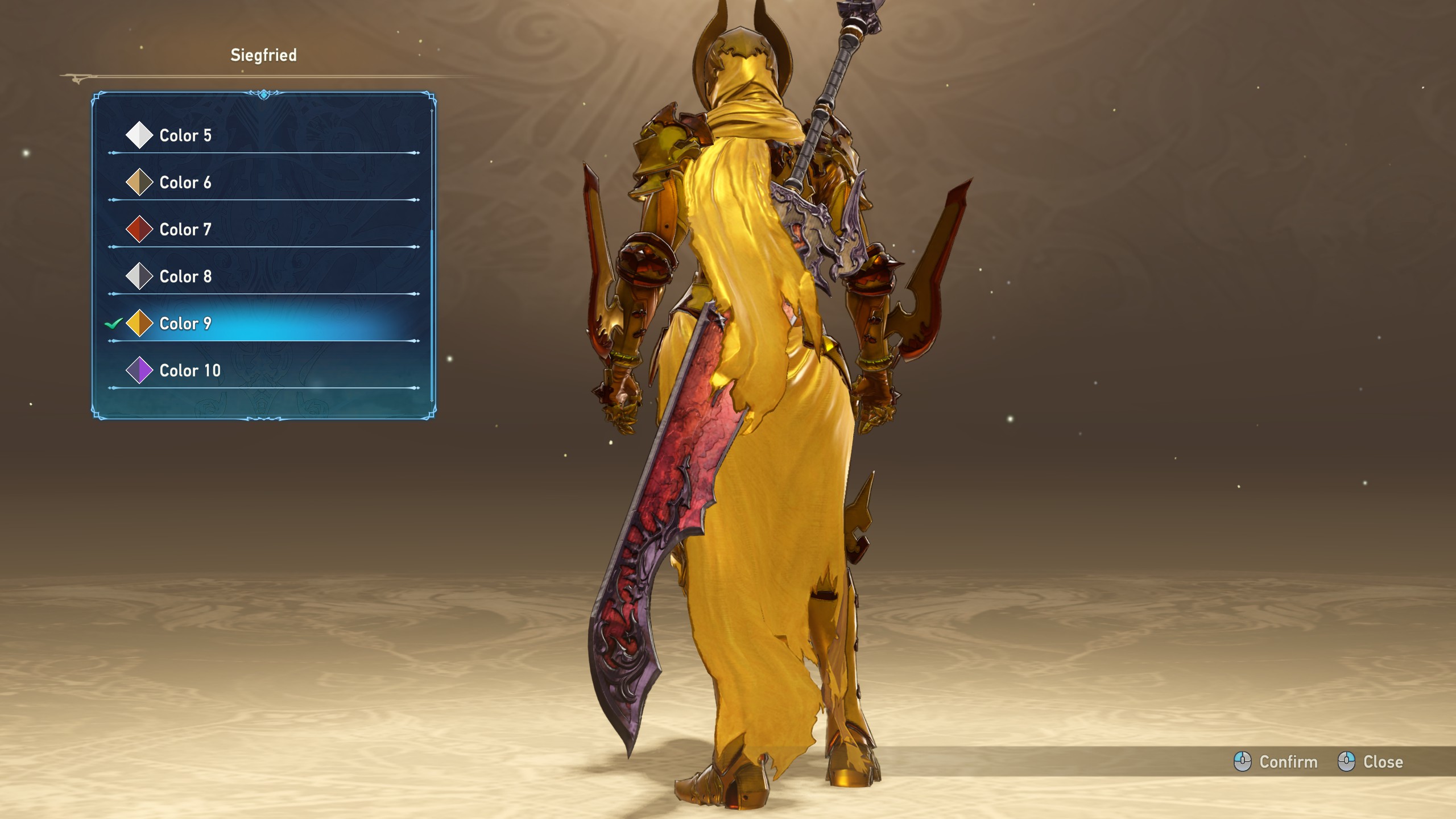Switch to the Color 8 gray palette
The width and height of the screenshot is (1456, 819).
pyautogui.click(x=185, y=276)
